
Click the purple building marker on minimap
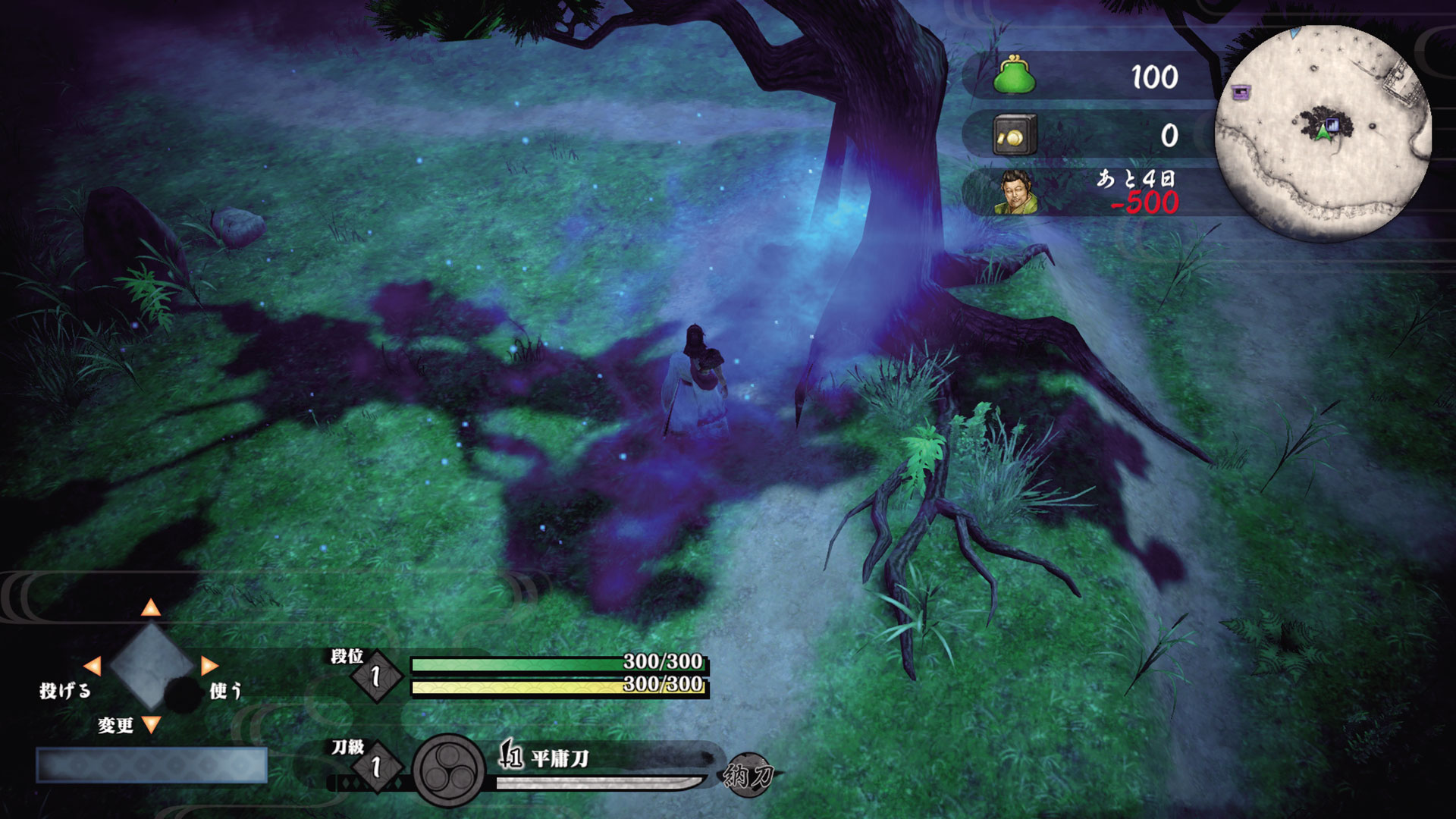[1241, 93]
